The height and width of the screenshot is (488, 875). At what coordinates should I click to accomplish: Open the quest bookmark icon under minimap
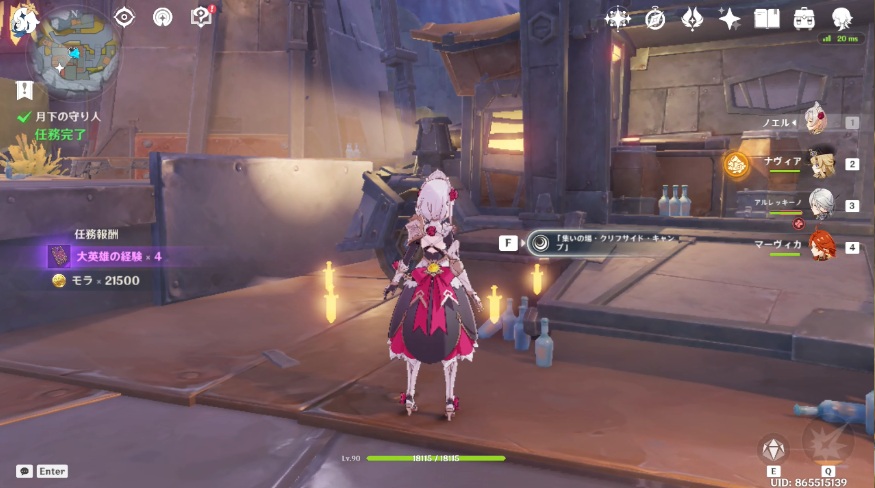tap(25, 91)
